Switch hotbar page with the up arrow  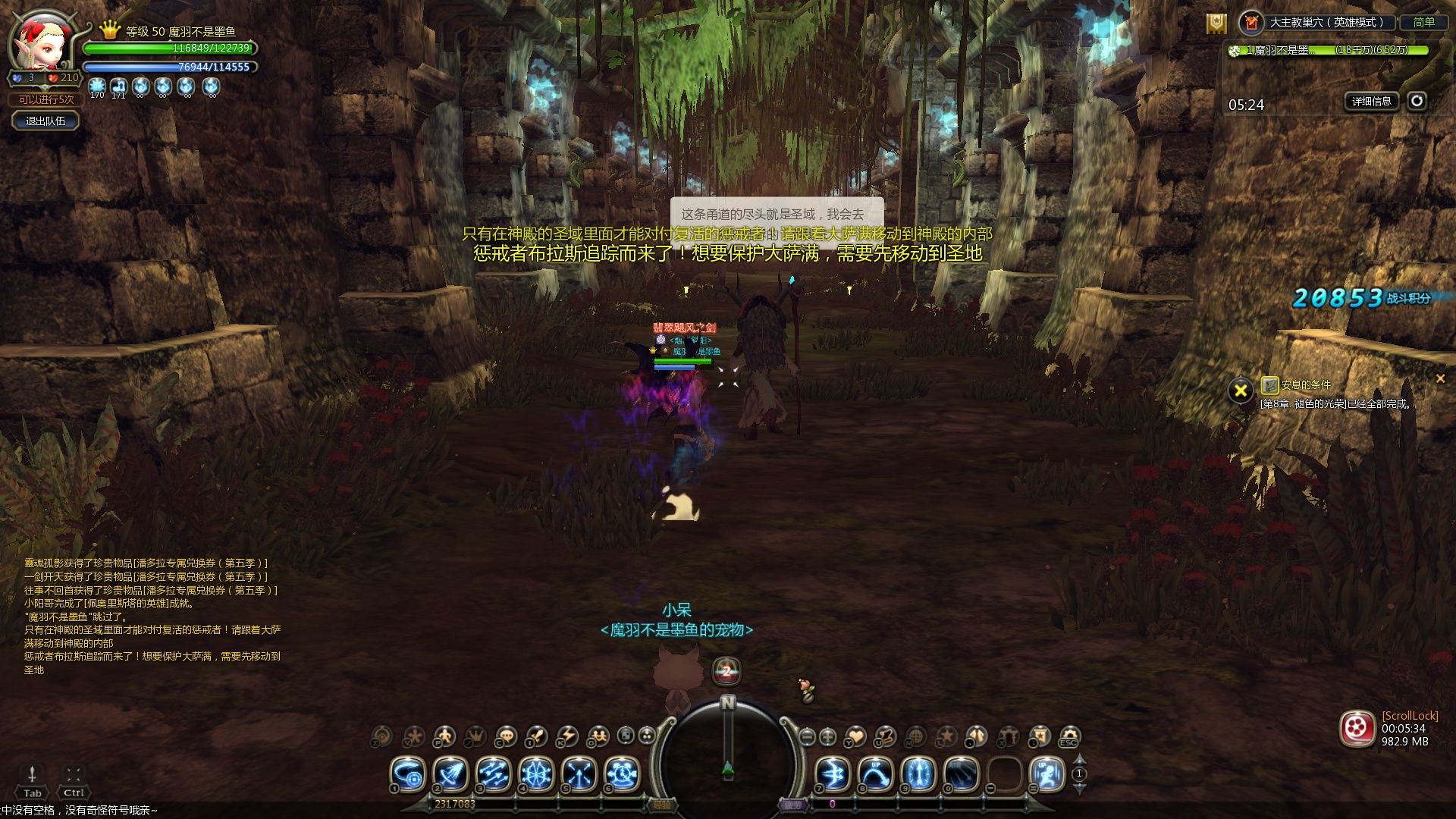(x=1080, y=760)
